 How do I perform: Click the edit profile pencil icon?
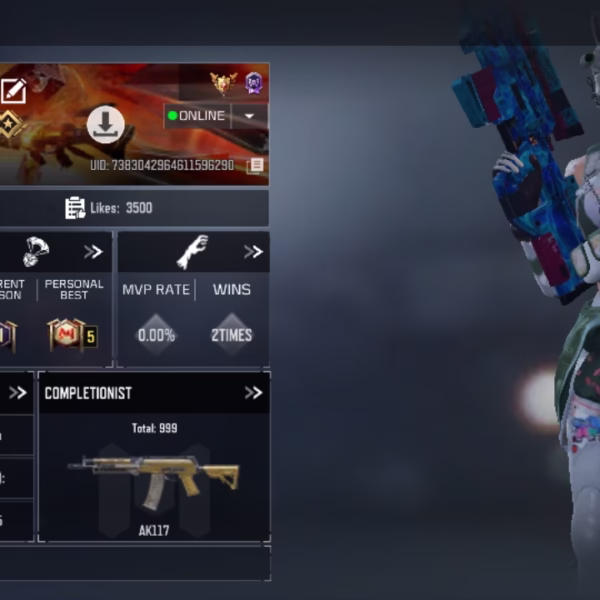13,92
